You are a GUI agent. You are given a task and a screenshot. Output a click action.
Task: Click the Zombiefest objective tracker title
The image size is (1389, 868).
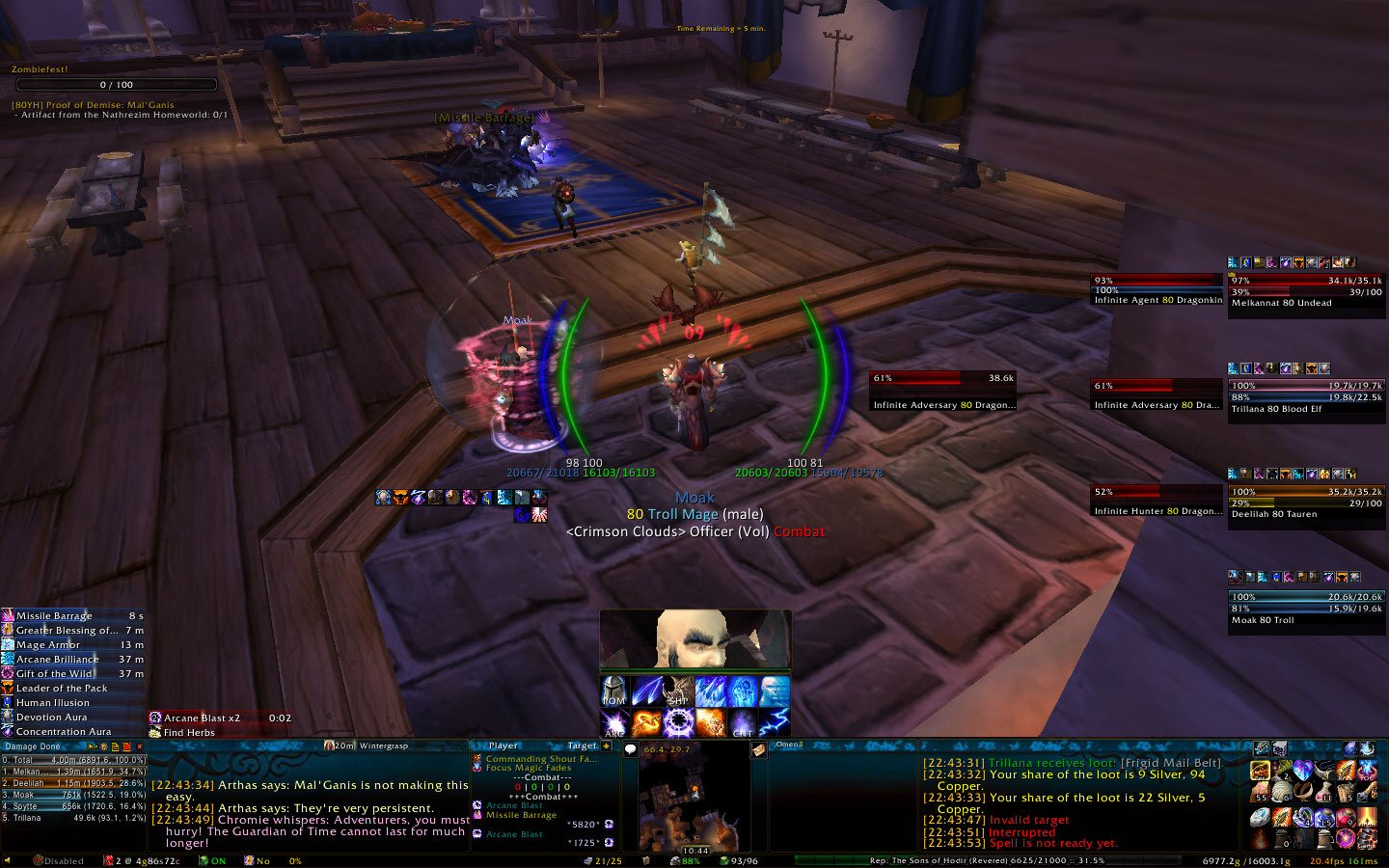(x=40, y=69)
